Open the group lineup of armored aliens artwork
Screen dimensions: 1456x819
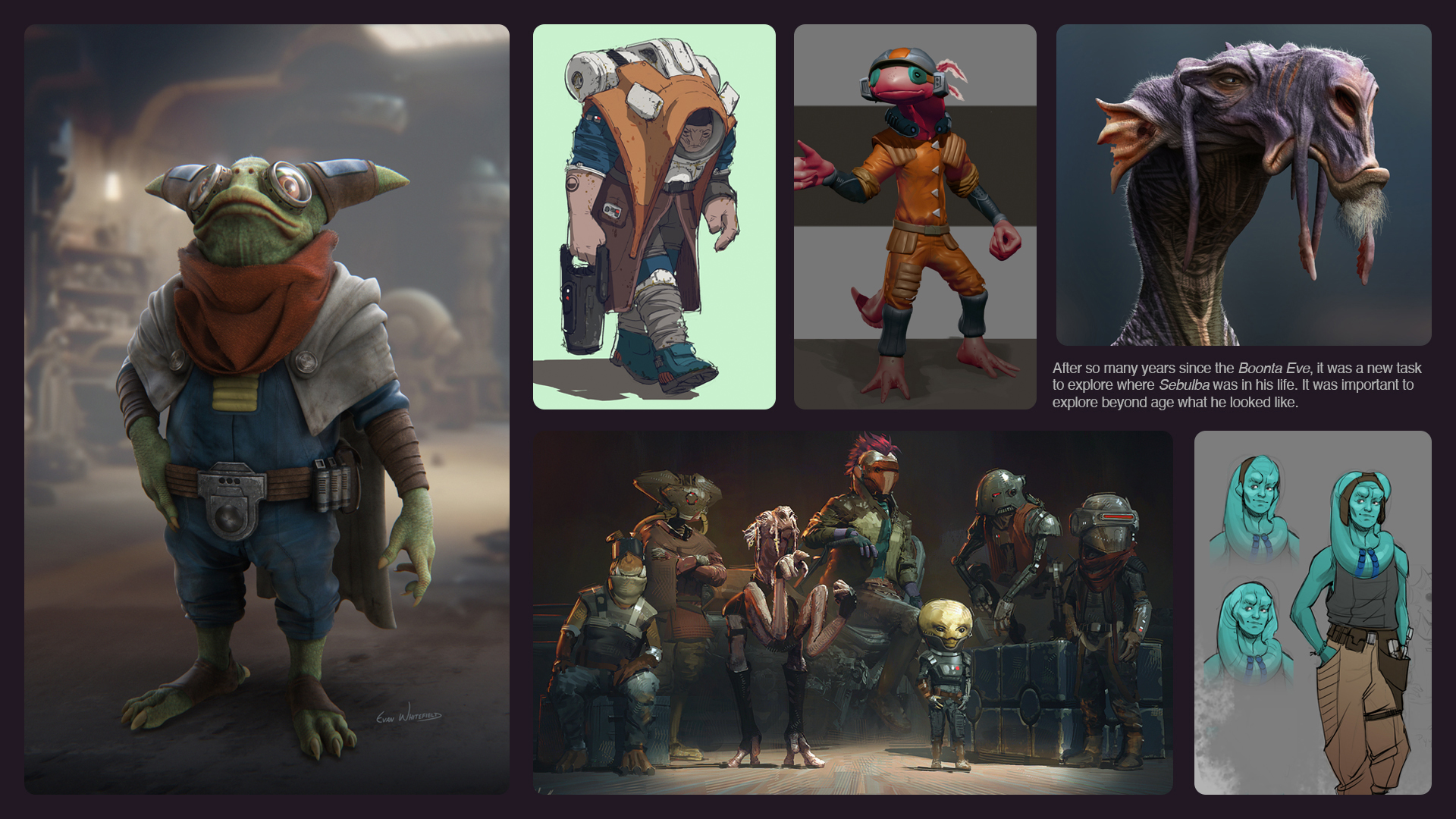click(852, 613)
